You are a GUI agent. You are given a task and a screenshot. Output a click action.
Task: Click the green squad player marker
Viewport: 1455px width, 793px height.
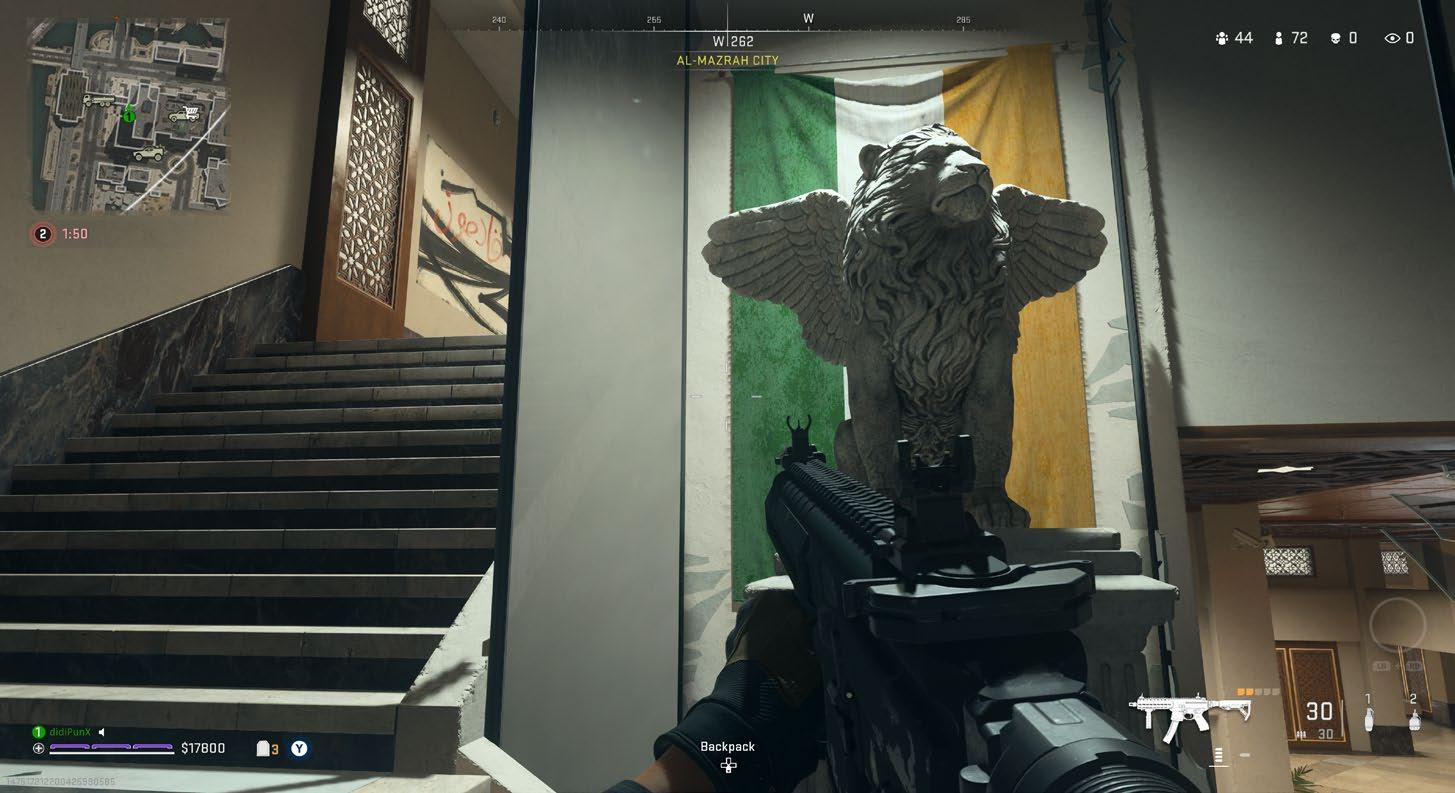click(x=128, y=115)
